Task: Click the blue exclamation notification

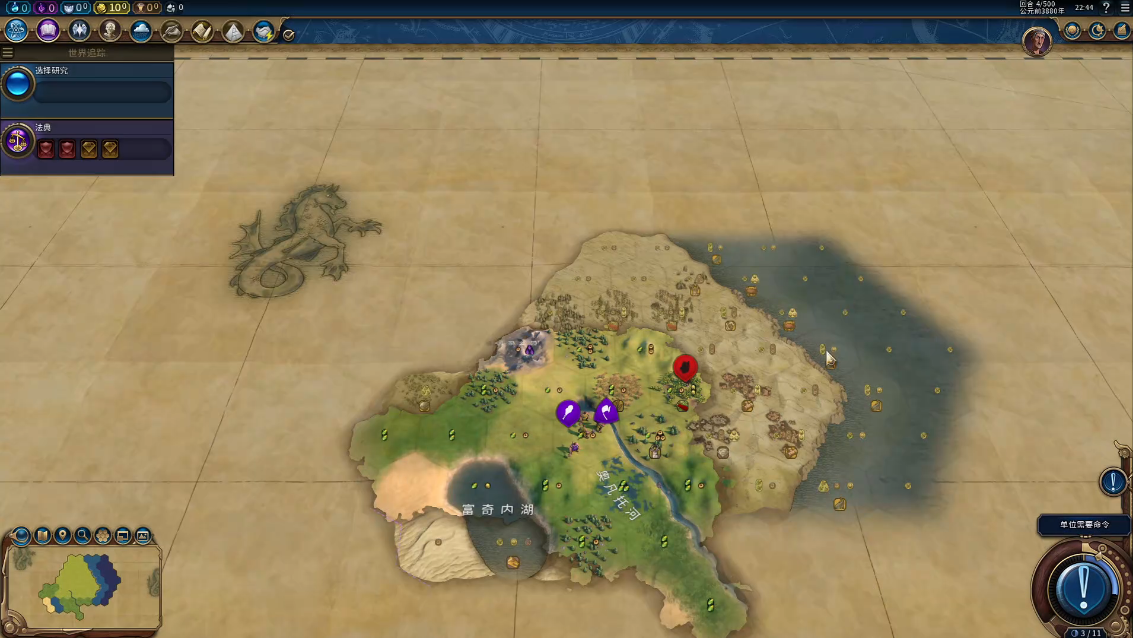Action: pyautogui.click(x=1113, y=482)
